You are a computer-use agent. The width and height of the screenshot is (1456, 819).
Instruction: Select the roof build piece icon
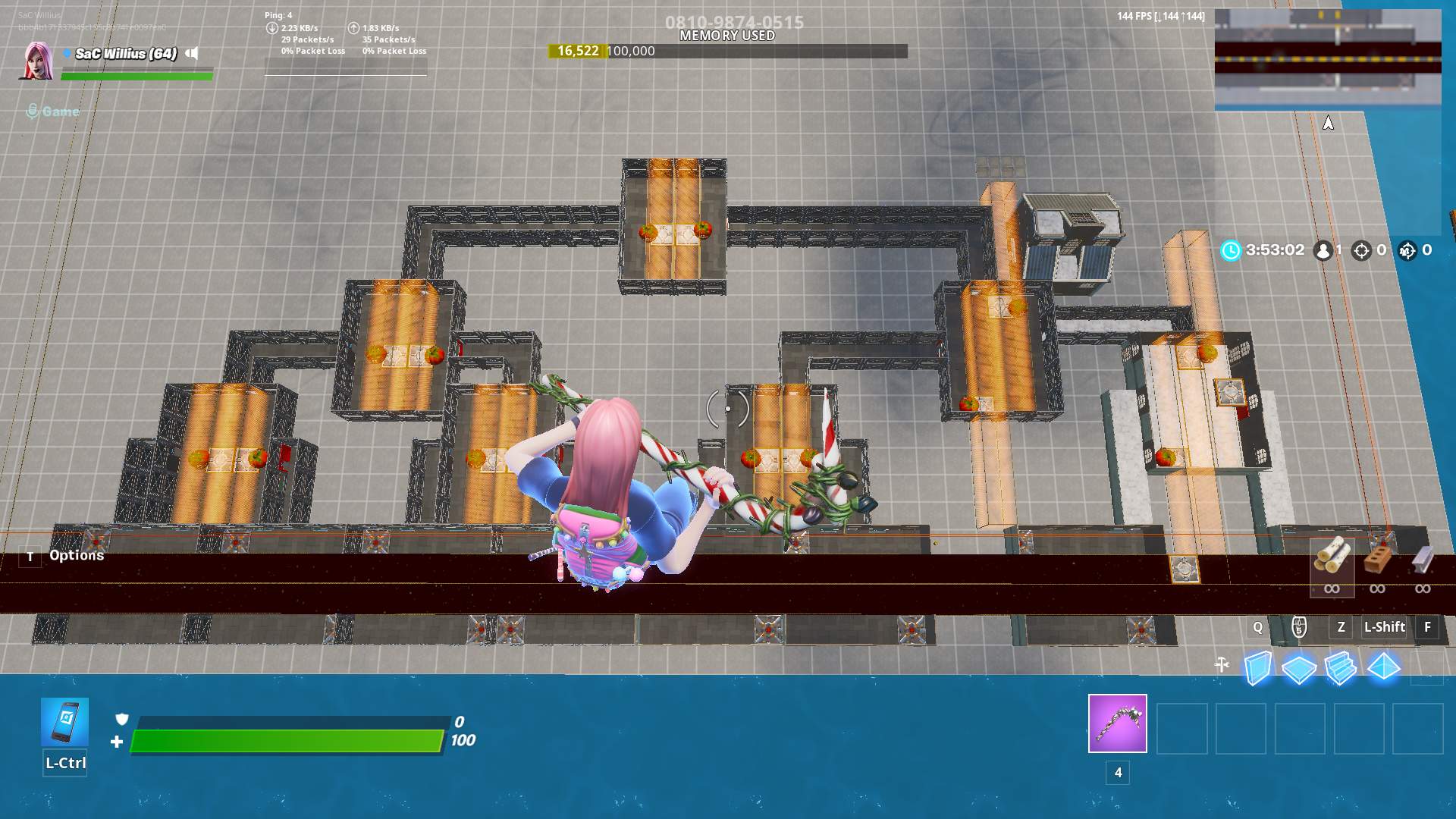[x=1383, y=664]
